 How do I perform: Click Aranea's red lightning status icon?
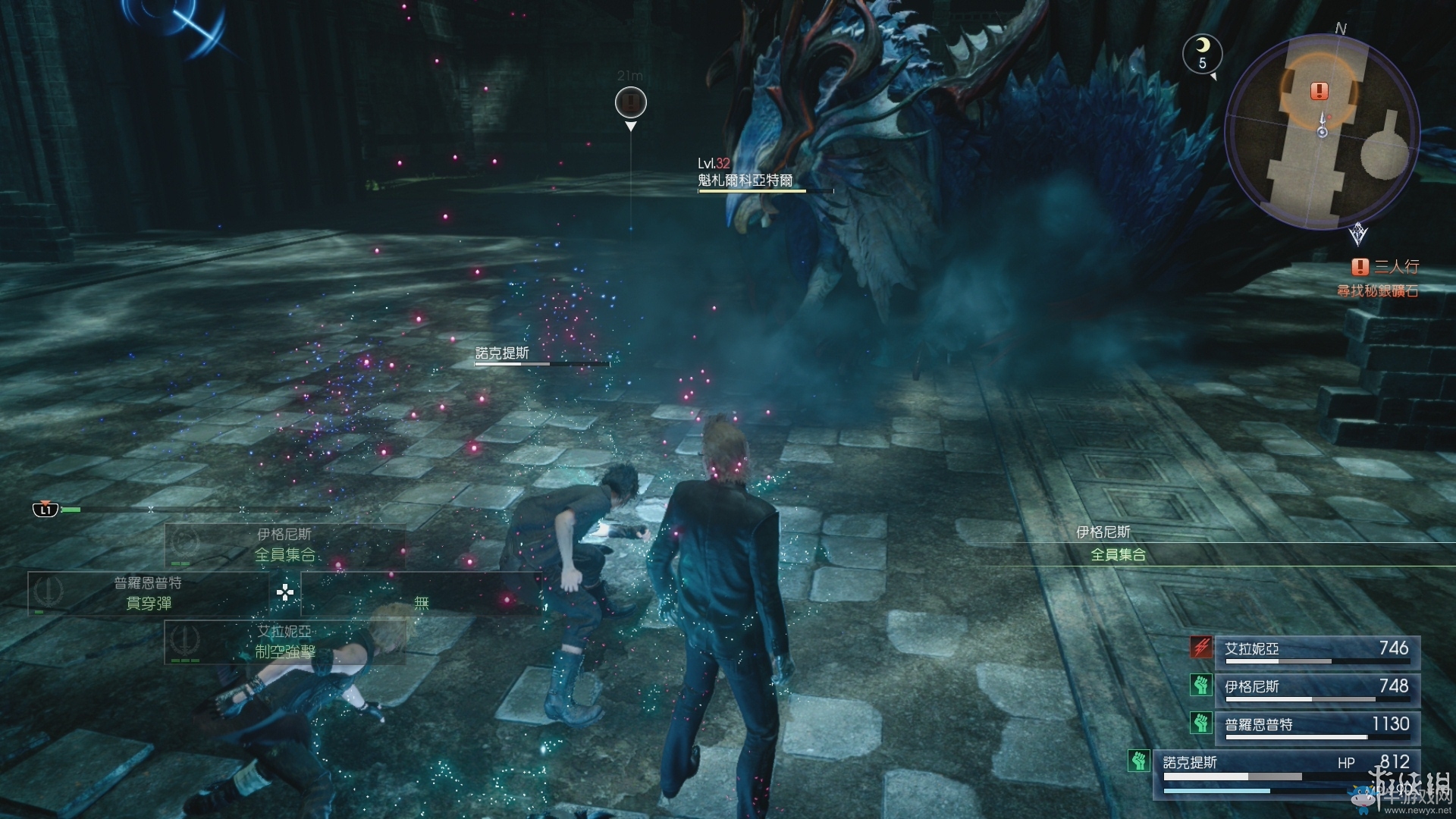click(1201, 647)
